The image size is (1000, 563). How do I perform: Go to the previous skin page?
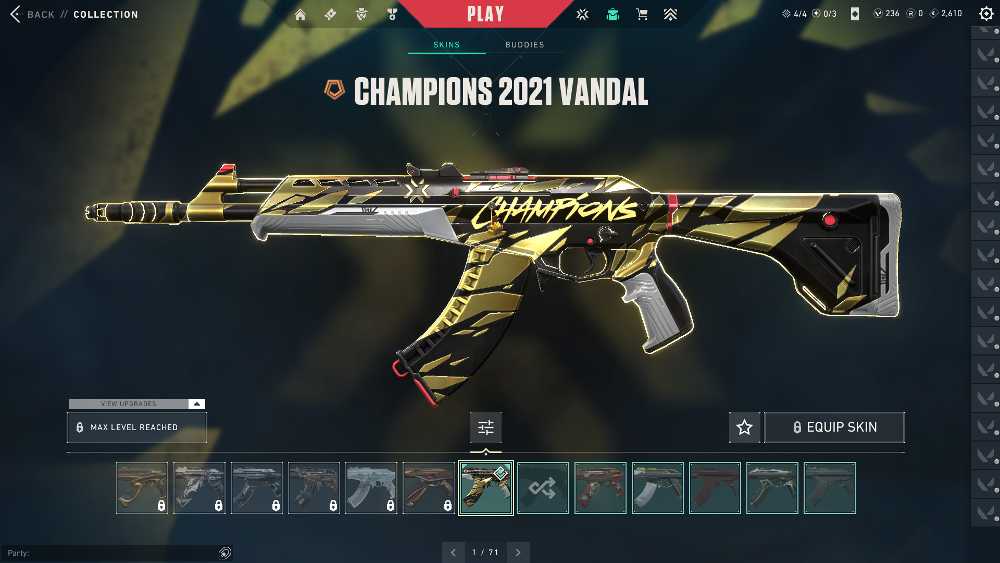pos(453,552)
